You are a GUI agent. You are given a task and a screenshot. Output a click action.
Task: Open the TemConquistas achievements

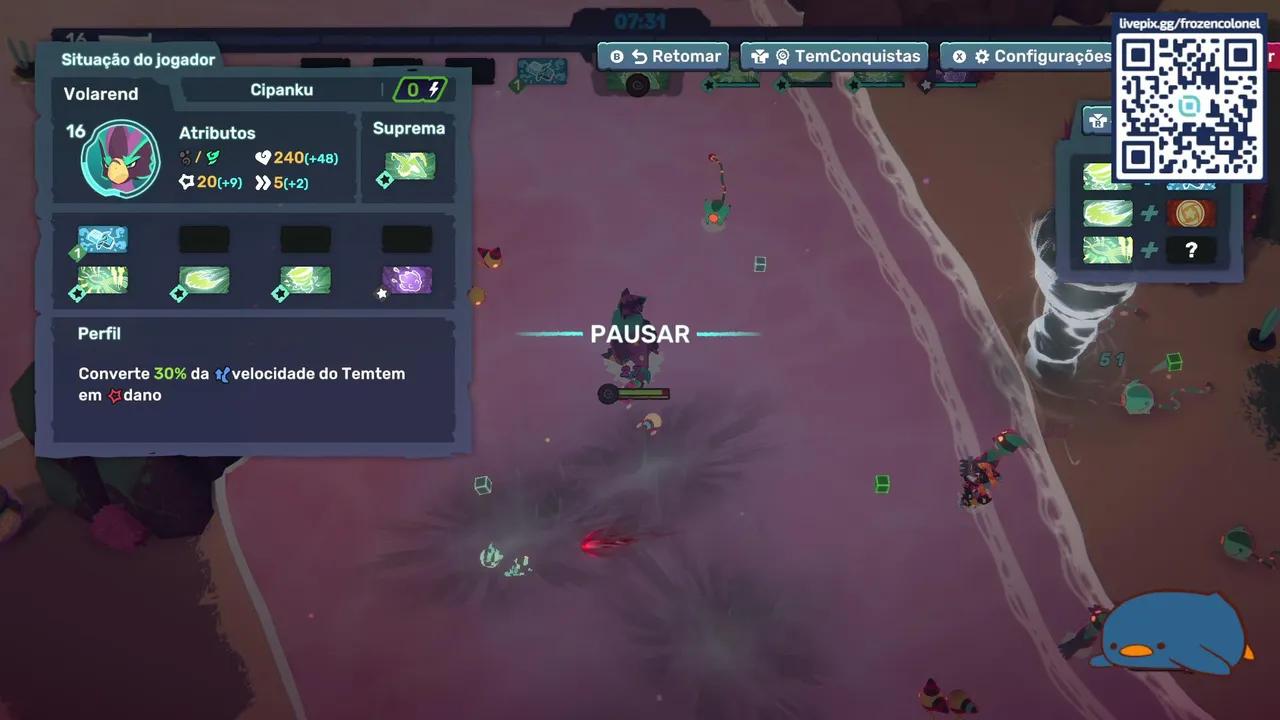pos(835,57)
